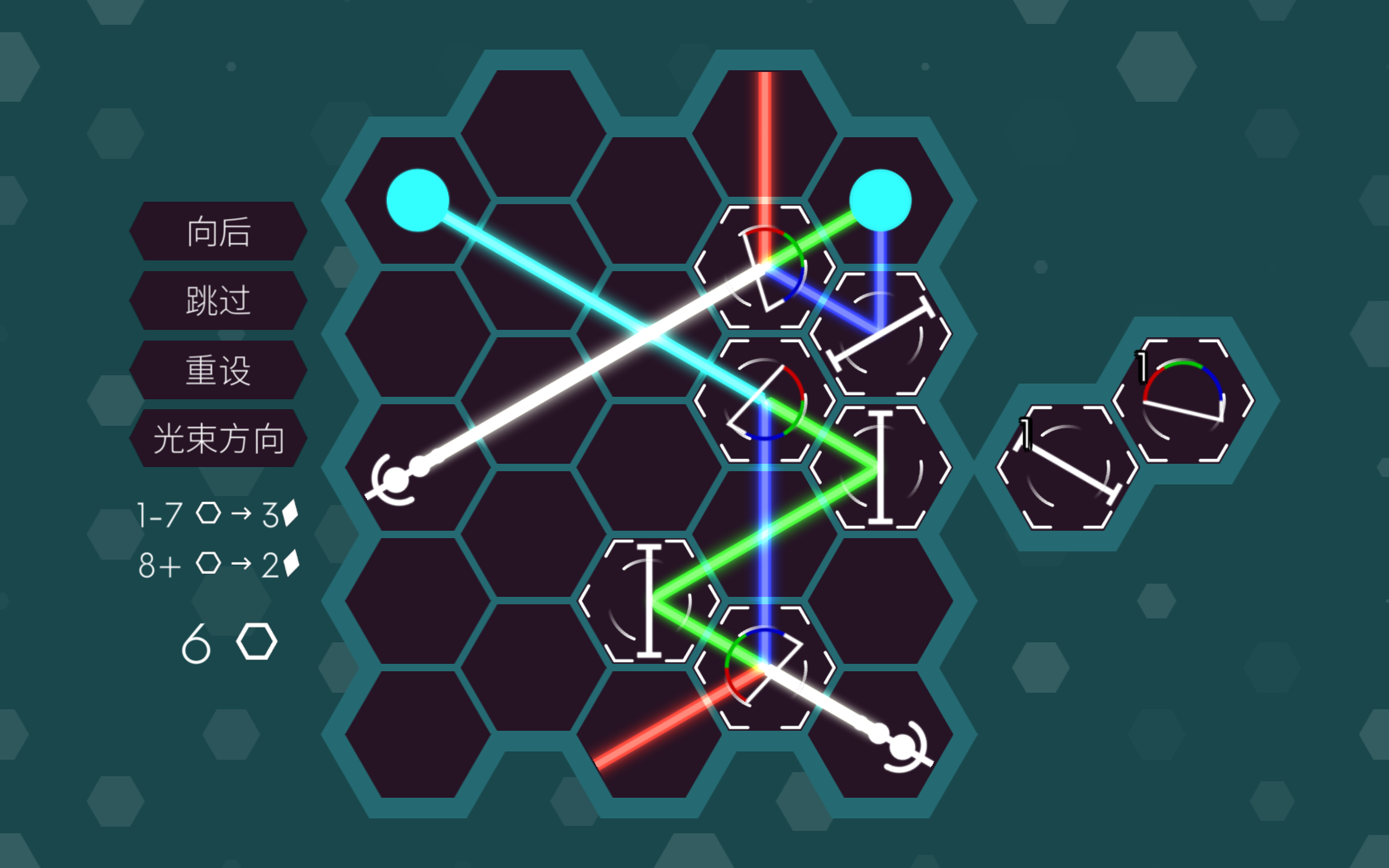Reset the puzzle with 重设
The width and height of the screenshot is (1389, 868).
[x=218, y=370]
